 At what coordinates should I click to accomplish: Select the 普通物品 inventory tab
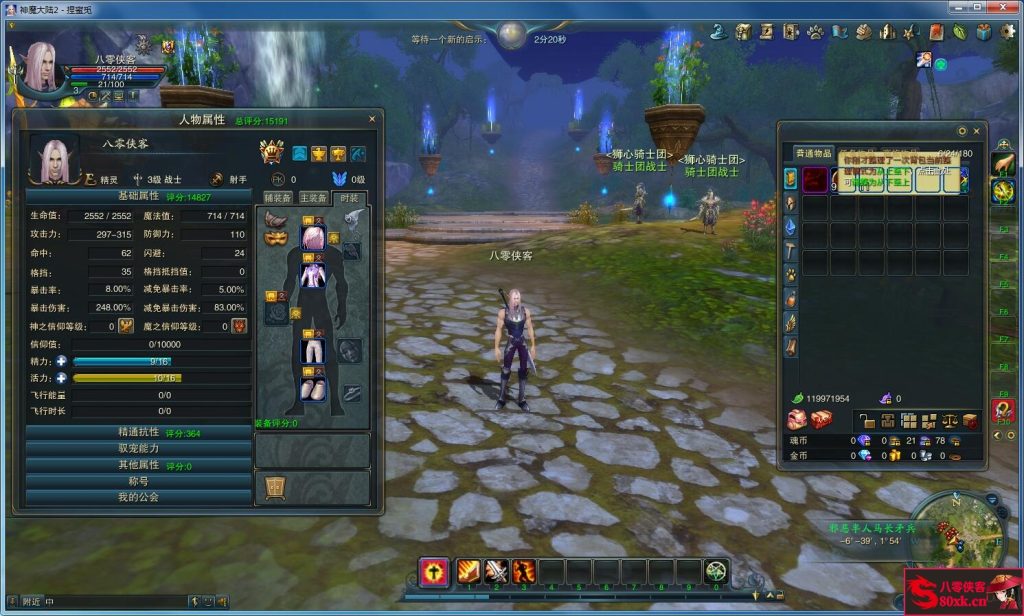point(814,153)
